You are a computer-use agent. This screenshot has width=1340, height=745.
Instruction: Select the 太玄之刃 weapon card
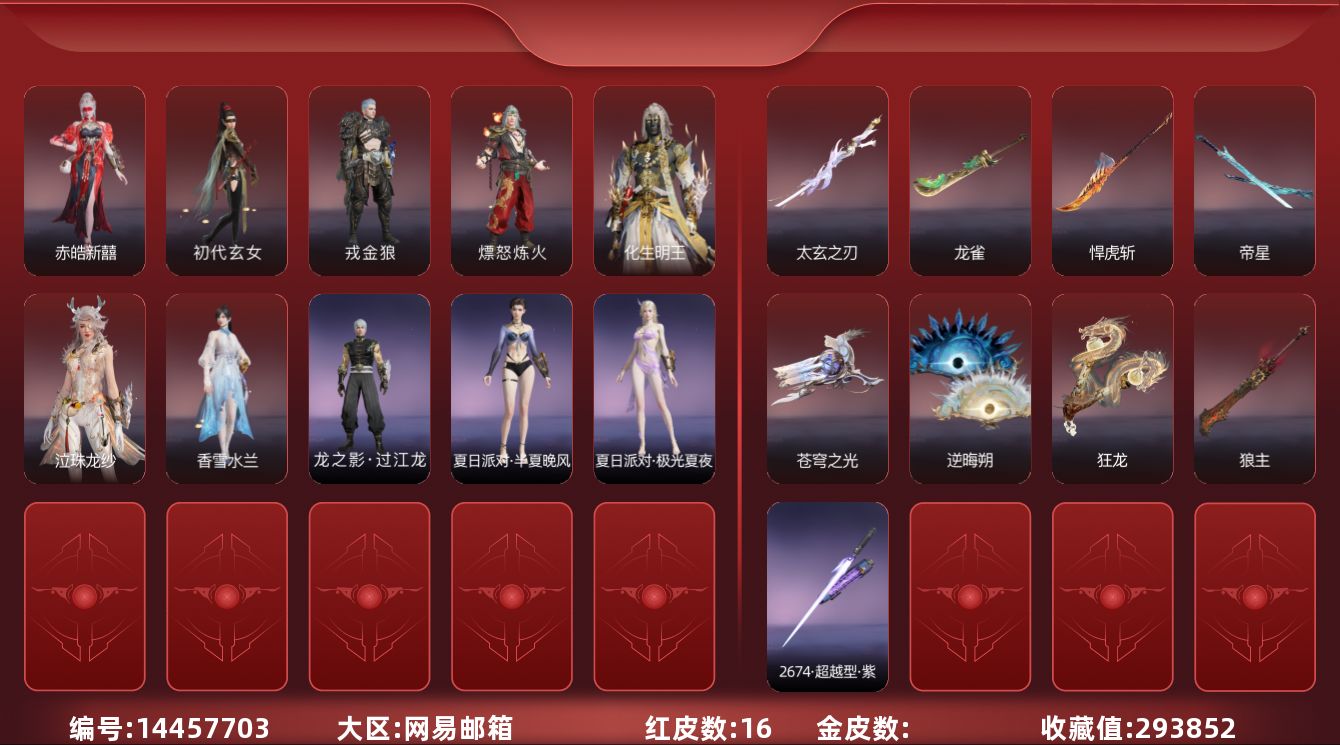pyautogui.click(x=828, y=180)
